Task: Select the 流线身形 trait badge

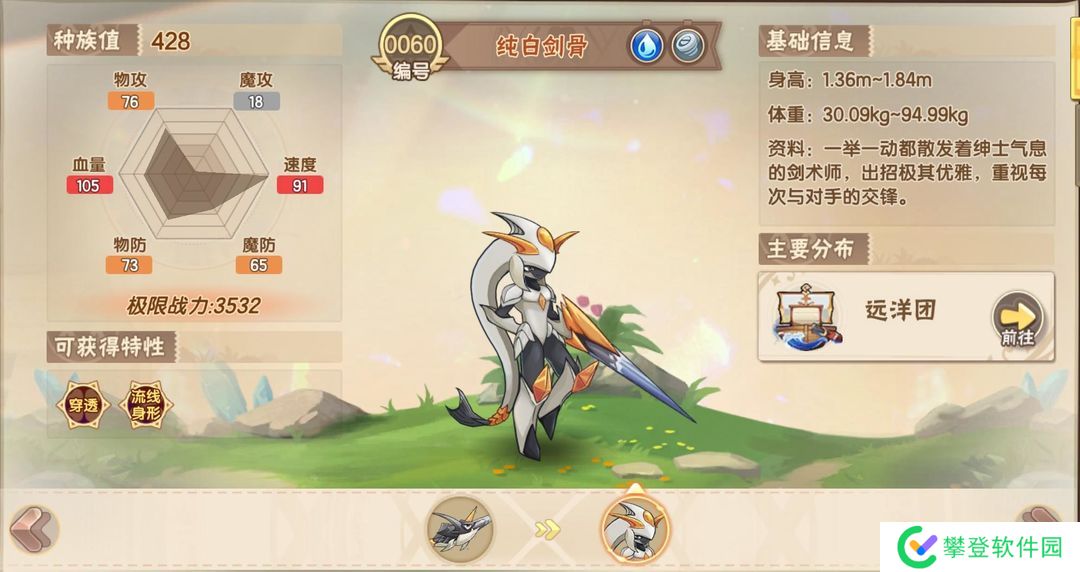Action: coord(145,405)
